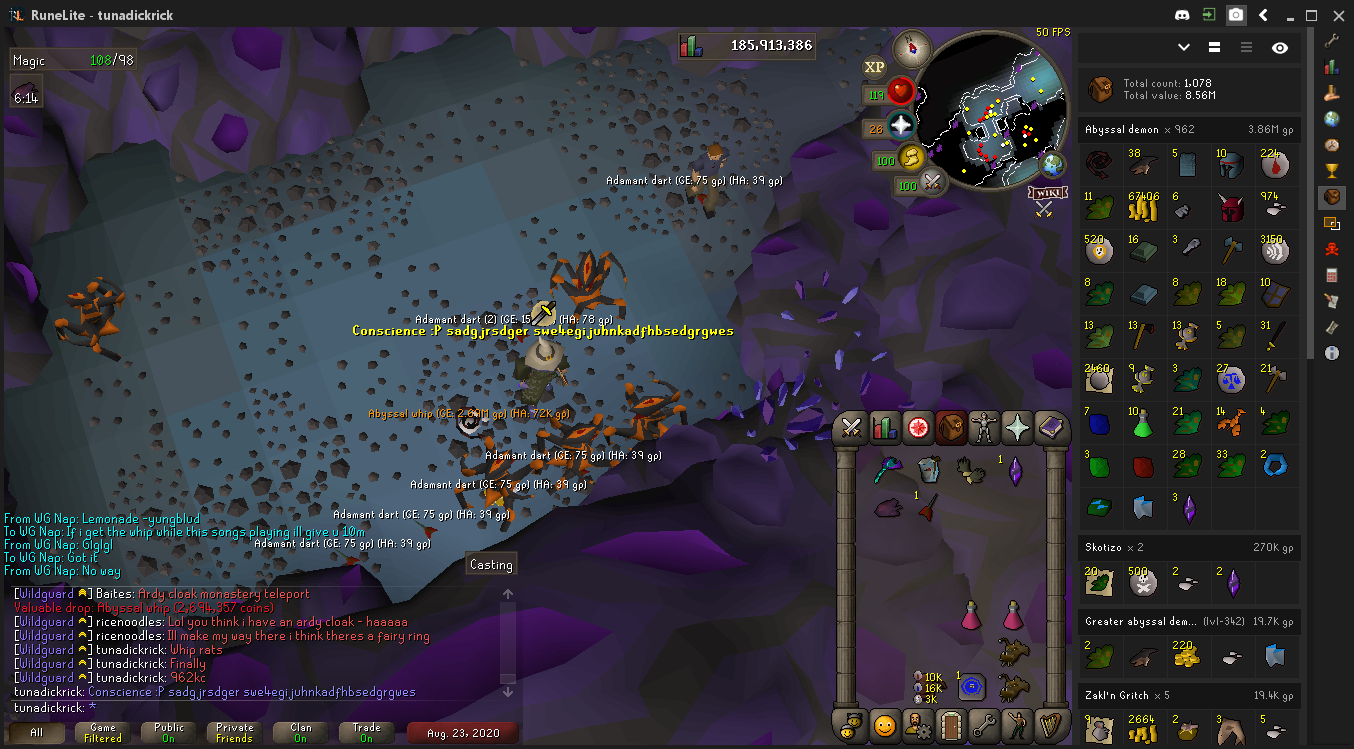Toggle run with the boot orb

911,158
